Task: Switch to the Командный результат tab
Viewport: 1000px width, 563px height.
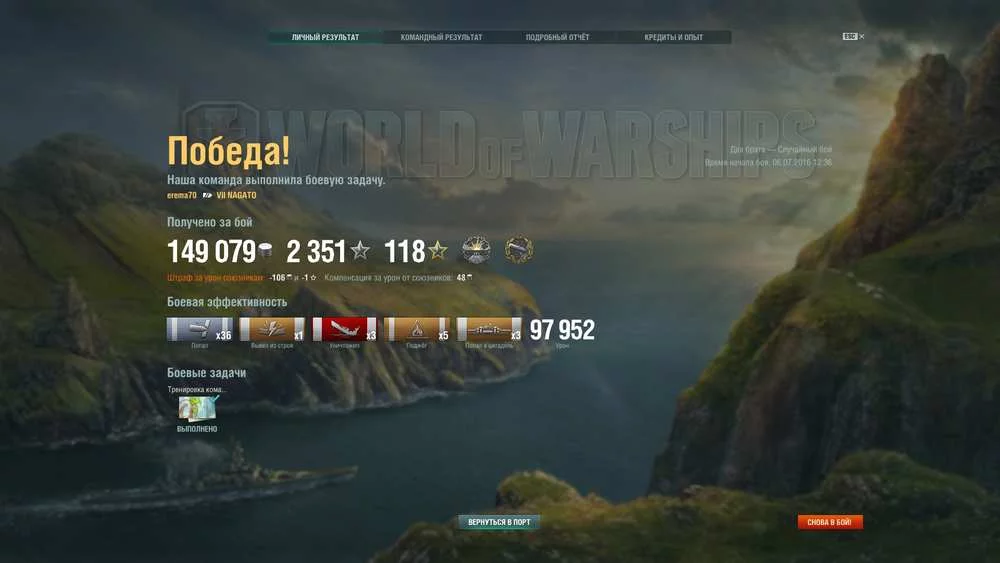Action: [x=441, y=38]
